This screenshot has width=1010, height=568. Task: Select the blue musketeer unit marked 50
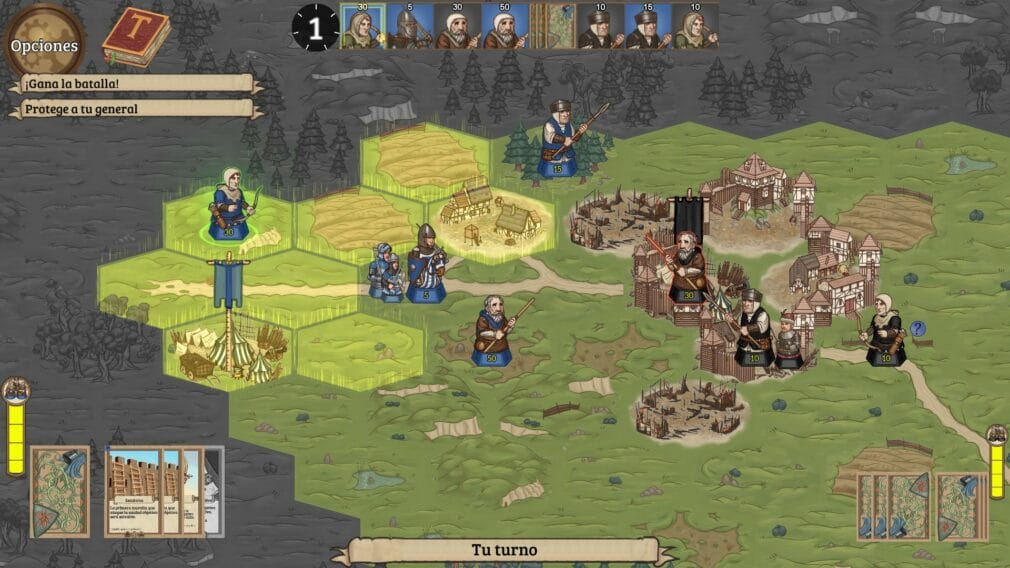493,331
